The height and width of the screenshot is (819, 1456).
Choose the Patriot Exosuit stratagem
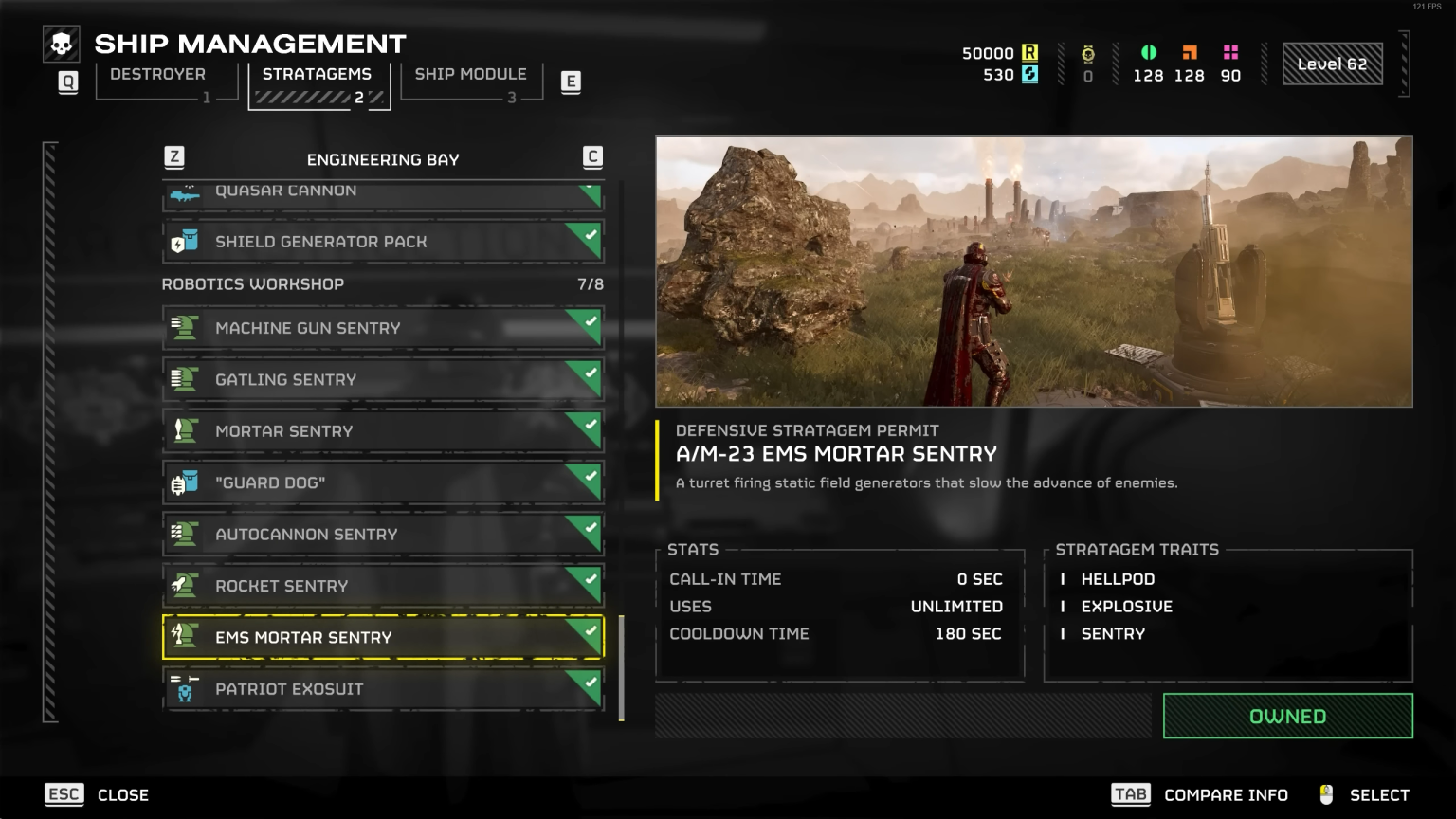[x=382, y=689]
